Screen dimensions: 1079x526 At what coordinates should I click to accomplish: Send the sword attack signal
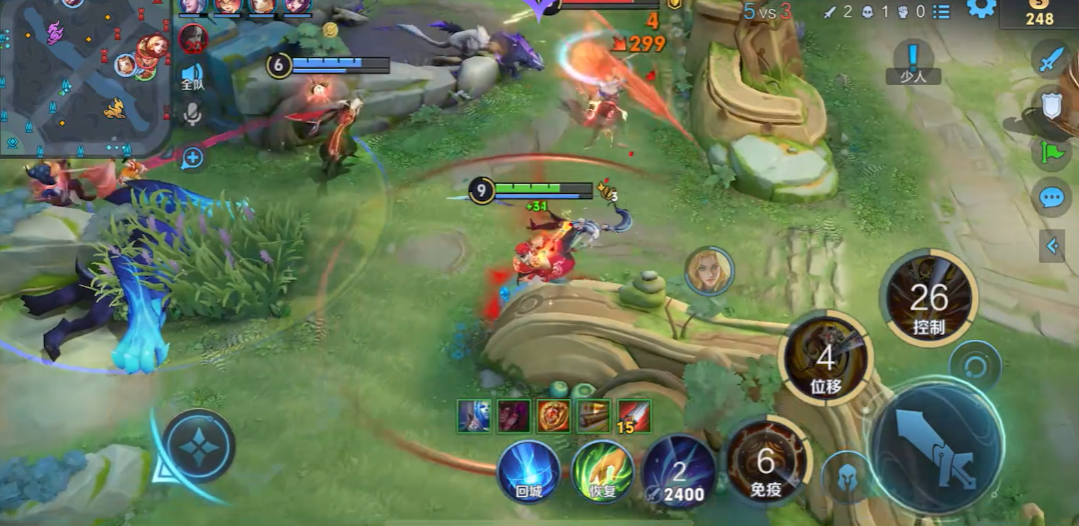[1050, 60]
